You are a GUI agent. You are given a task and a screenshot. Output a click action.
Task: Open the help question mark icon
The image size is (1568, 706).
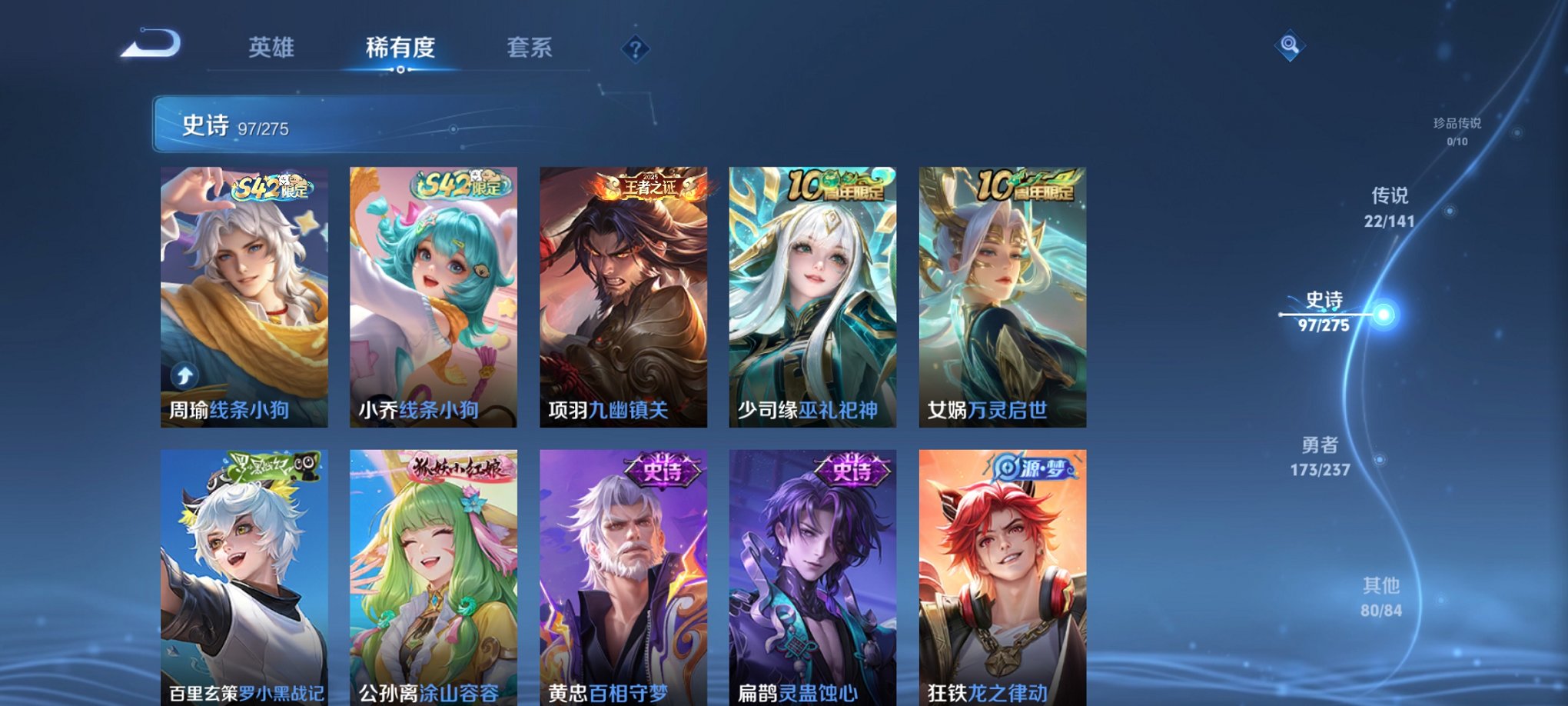[x=633, y=51]
